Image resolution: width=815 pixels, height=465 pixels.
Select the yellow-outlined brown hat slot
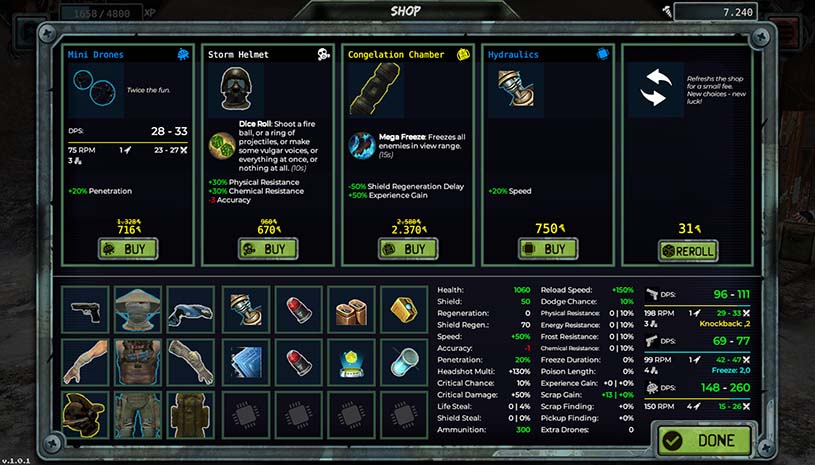[x=85, y=414]
